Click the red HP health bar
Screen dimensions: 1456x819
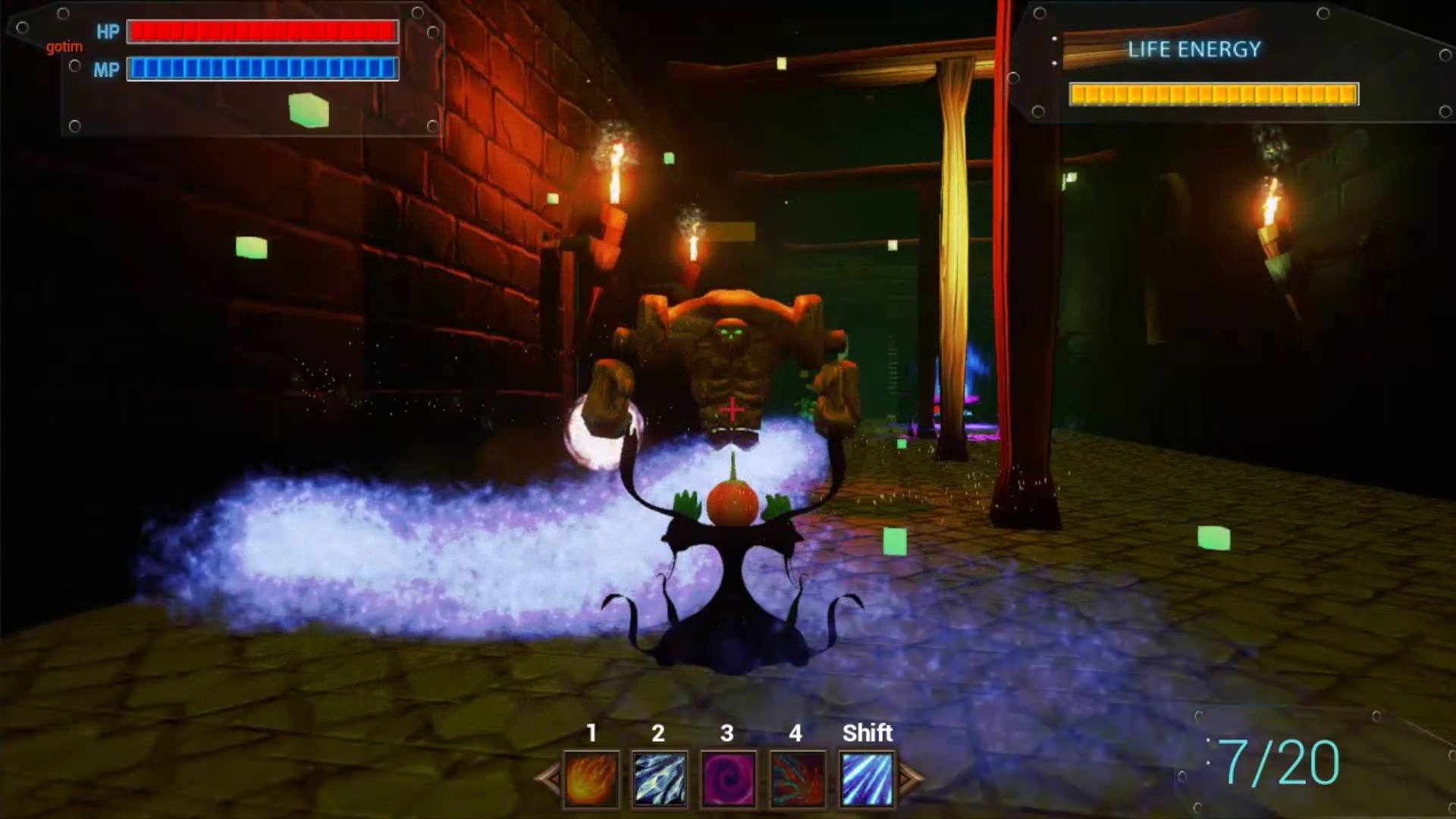point(262,32)
